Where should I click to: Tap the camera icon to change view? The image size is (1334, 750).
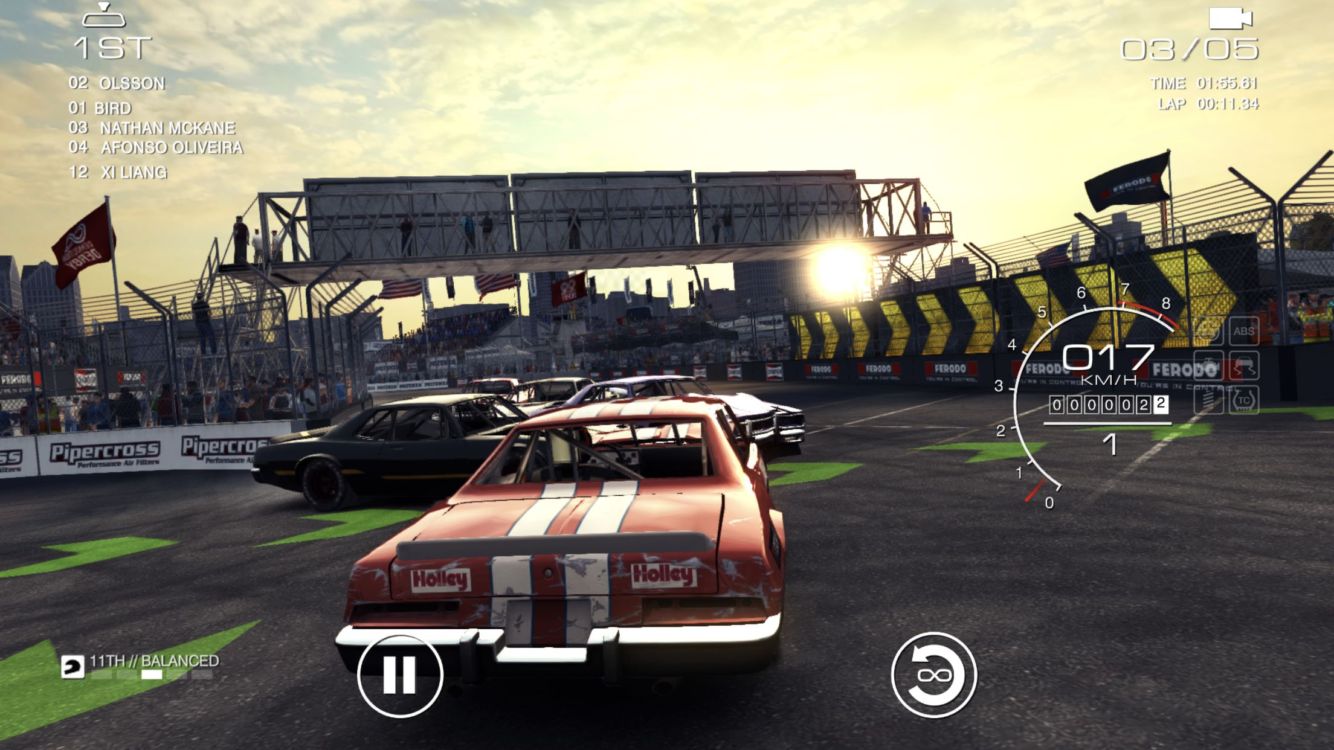click(1230, 18)
